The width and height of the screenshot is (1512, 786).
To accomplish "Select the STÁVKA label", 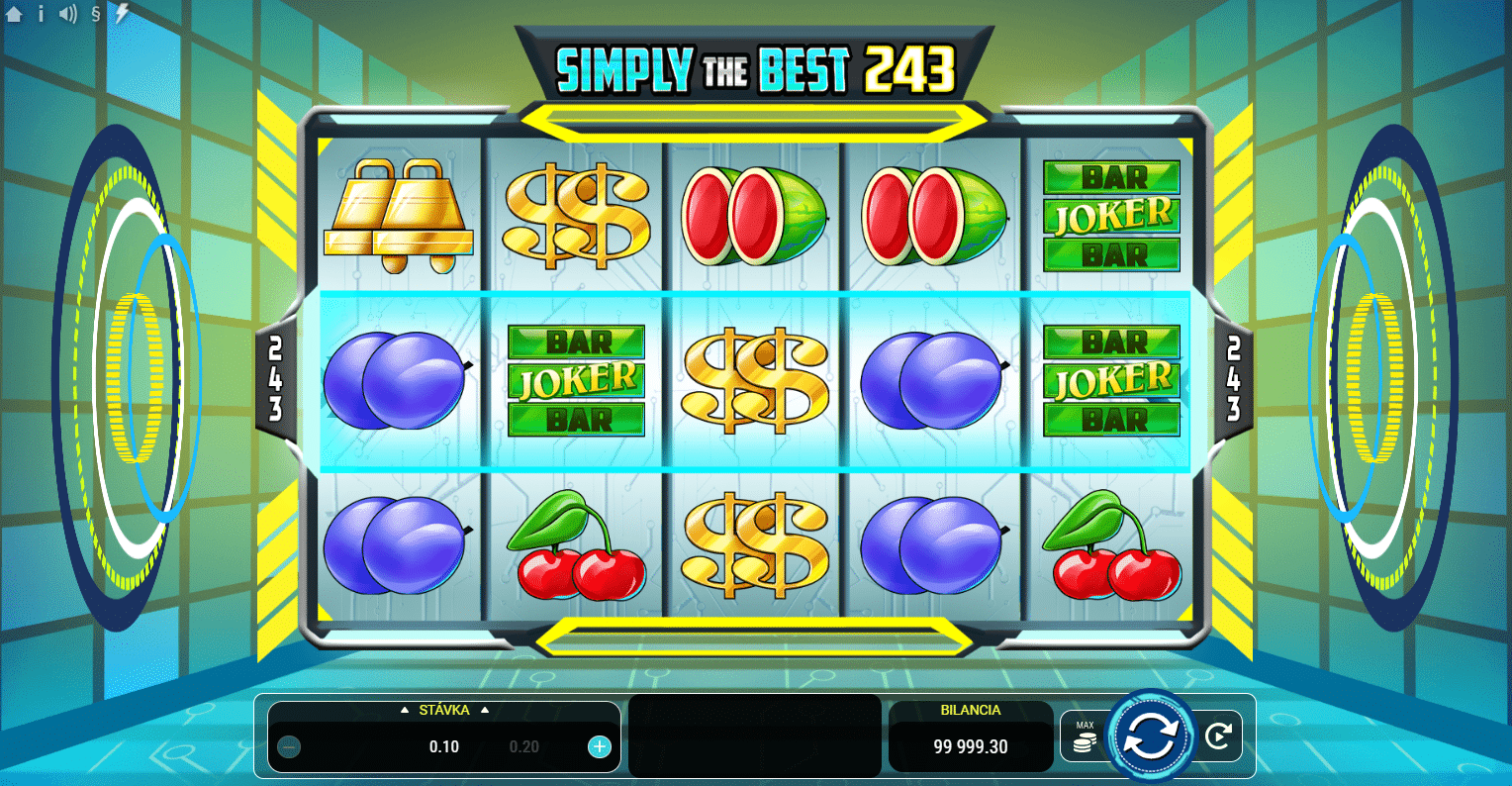I will (x=445, y=710).
